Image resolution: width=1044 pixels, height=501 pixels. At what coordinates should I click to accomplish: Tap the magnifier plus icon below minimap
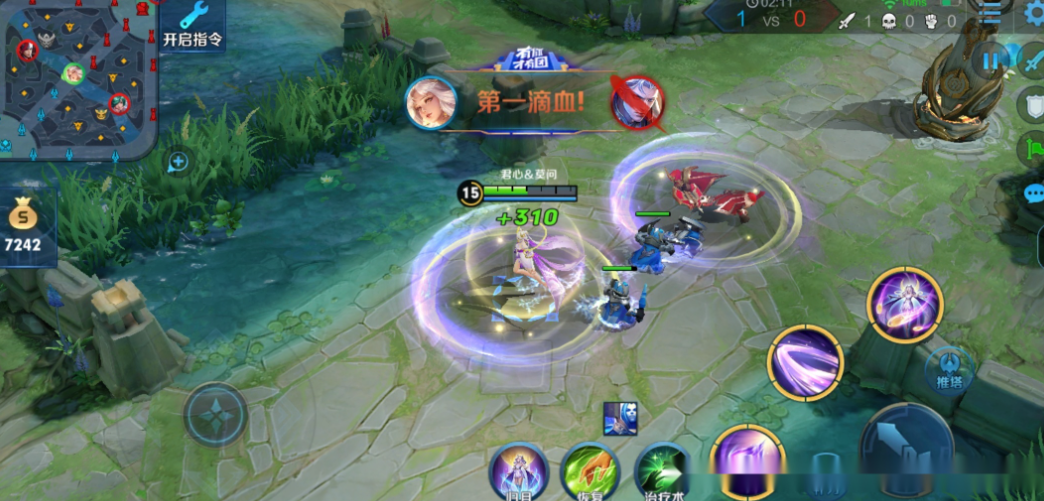tap(178, 161)
